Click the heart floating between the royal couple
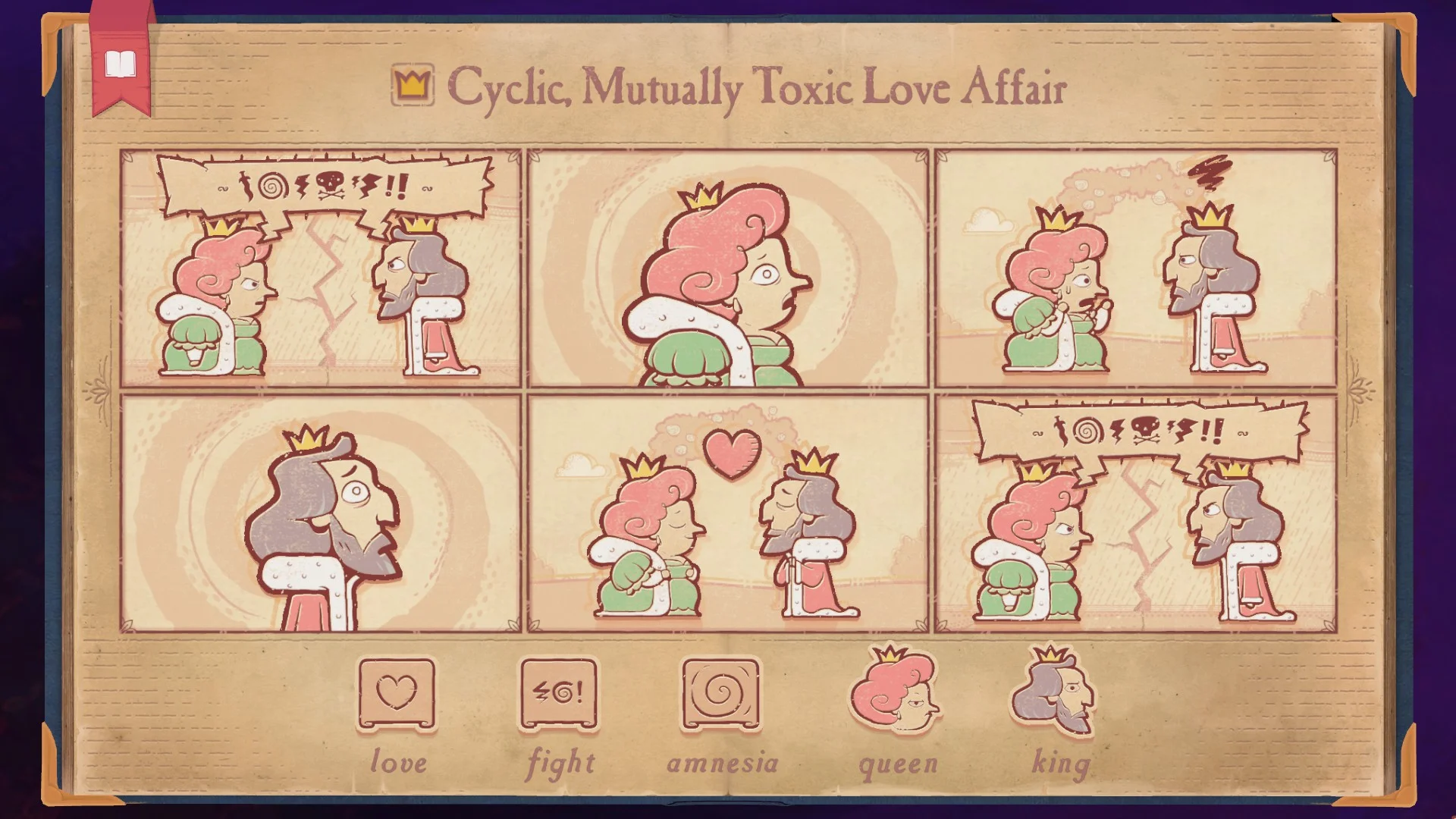This screenshot has width=1456, height=819. (730, 452)
